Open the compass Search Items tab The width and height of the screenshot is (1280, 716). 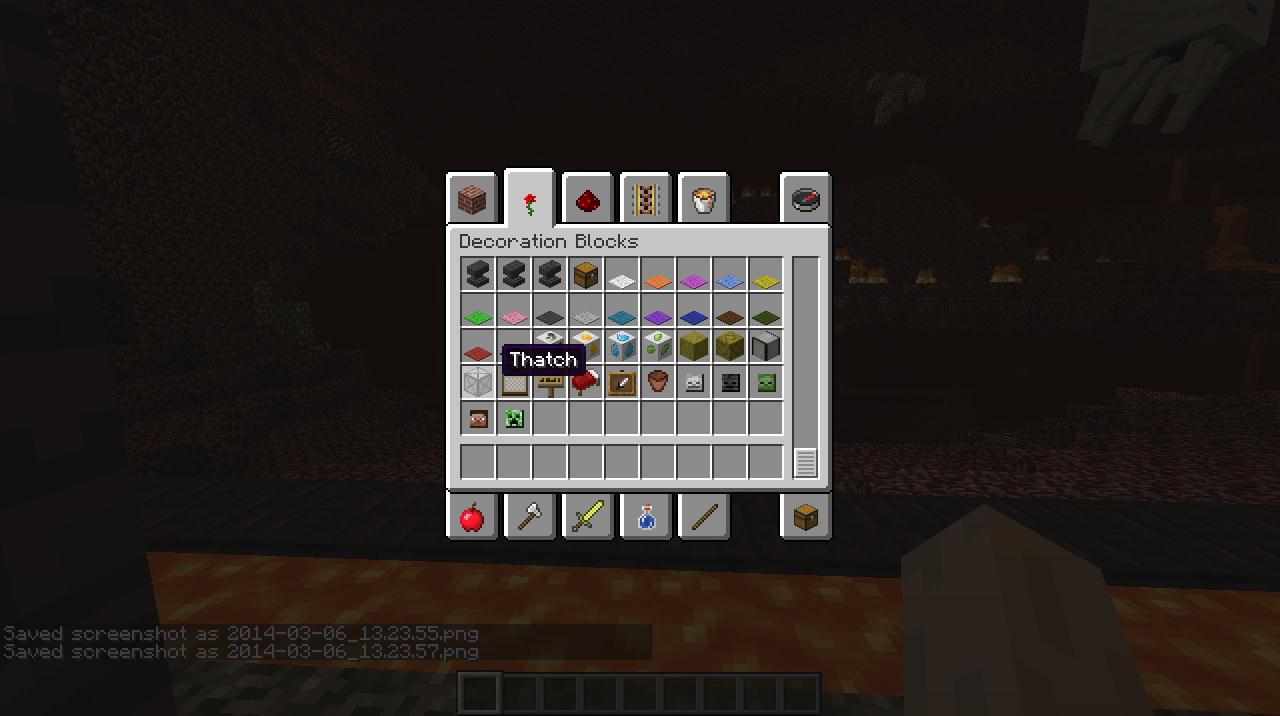(806, 199)
